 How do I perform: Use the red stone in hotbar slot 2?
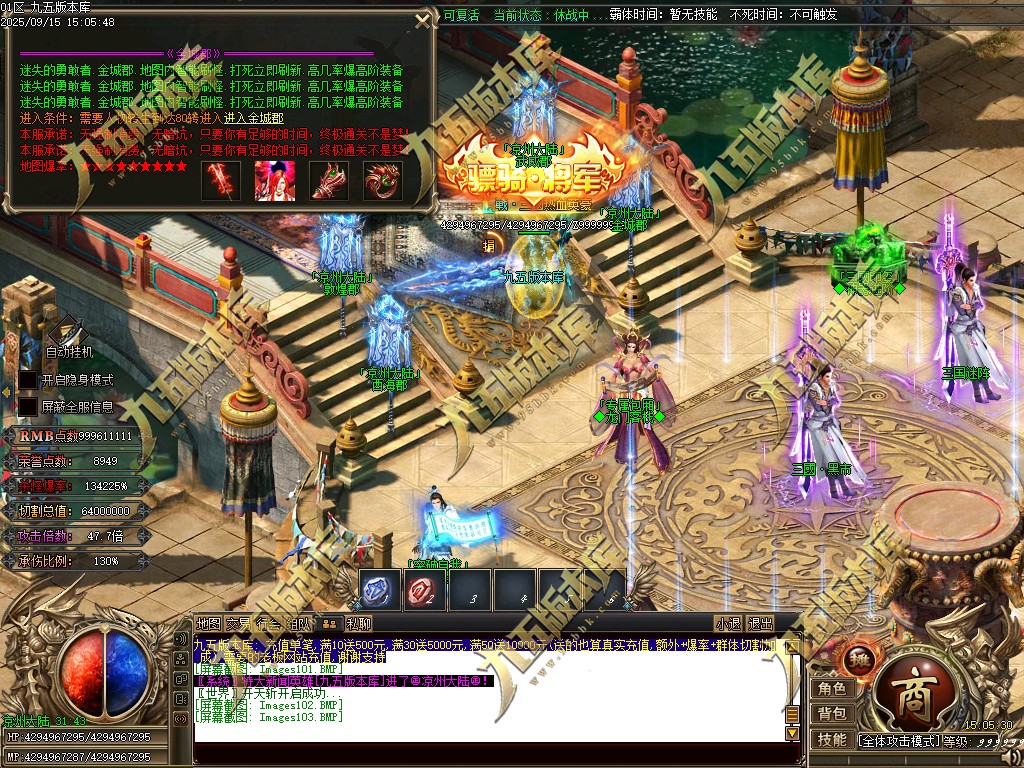[425, 591]
